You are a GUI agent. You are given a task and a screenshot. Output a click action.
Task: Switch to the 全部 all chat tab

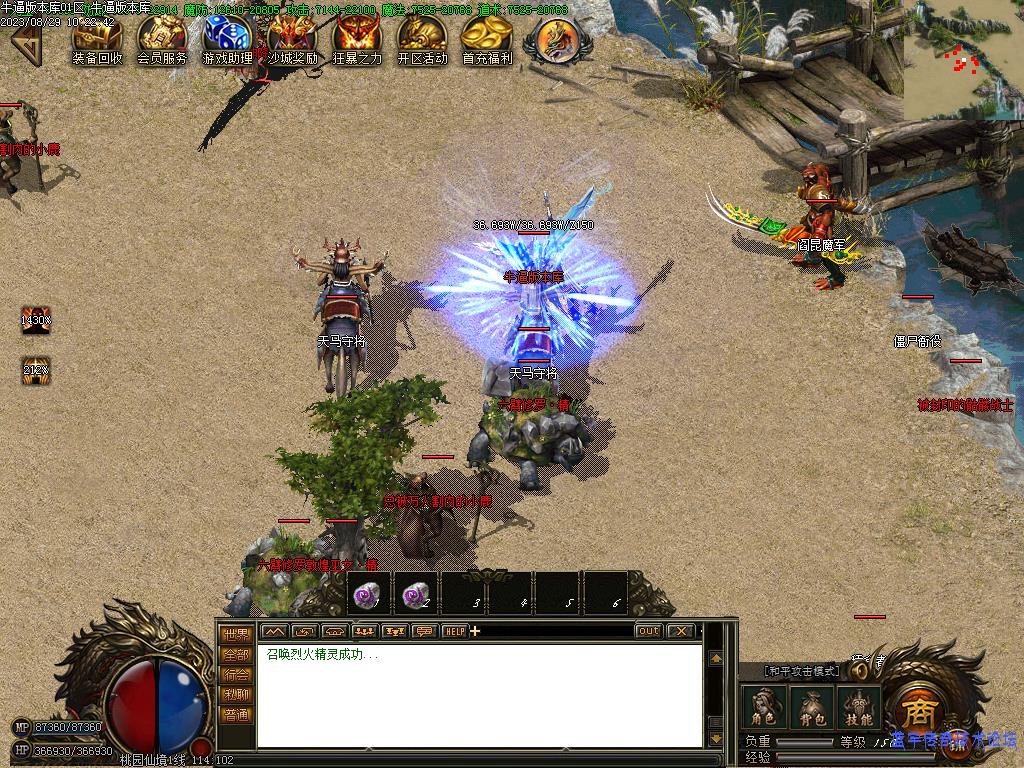tap(237, 654)
